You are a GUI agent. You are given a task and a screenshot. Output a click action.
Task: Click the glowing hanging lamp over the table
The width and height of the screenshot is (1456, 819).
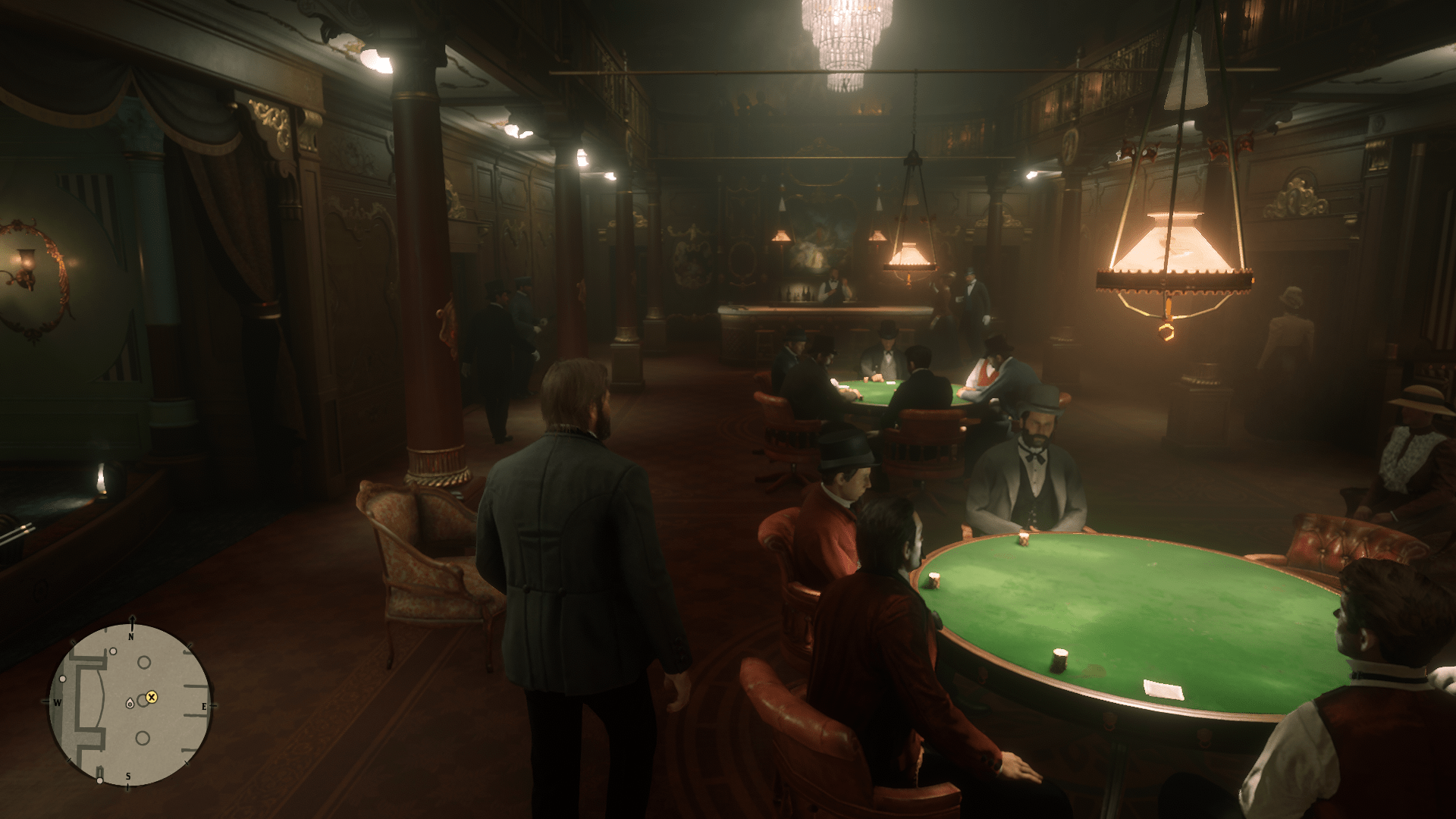(1172, 250)
